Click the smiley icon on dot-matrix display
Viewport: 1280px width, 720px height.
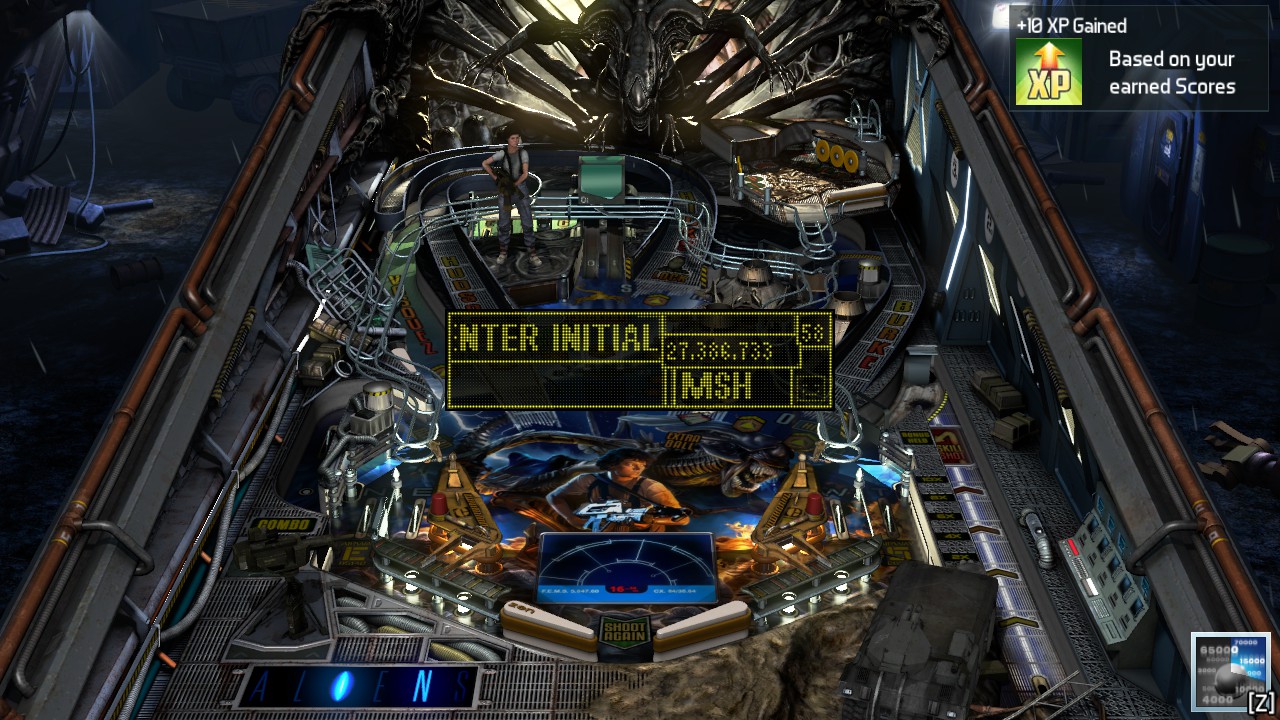pos(812,386)
